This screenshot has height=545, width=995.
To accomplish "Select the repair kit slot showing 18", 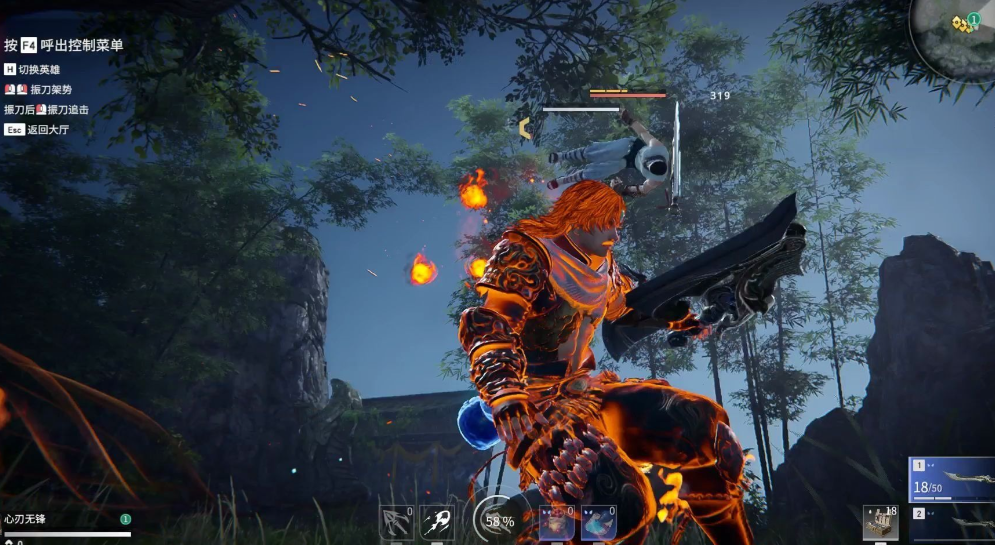I will tap(880, 523).
